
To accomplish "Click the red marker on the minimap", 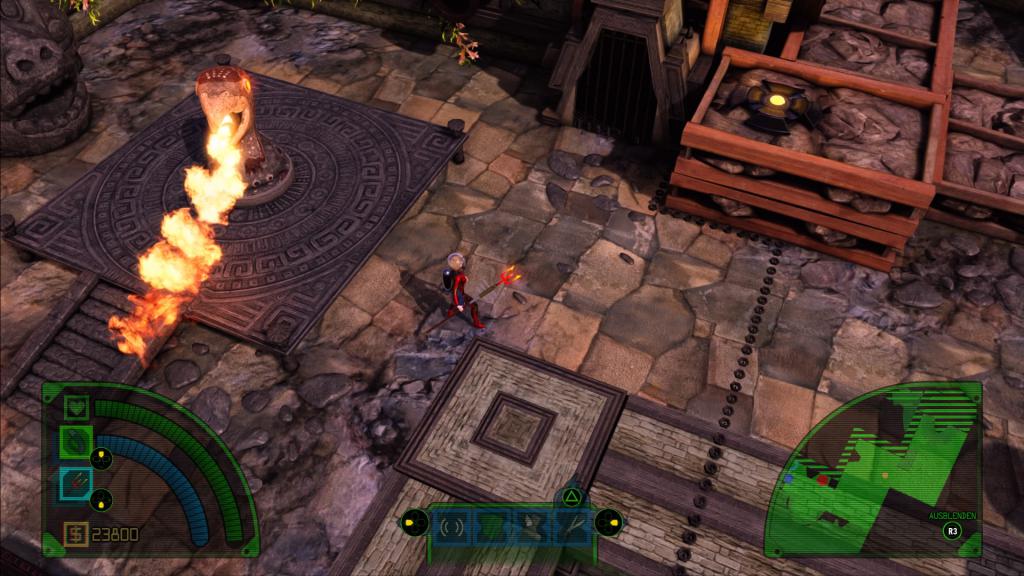I will pos(822,480).
